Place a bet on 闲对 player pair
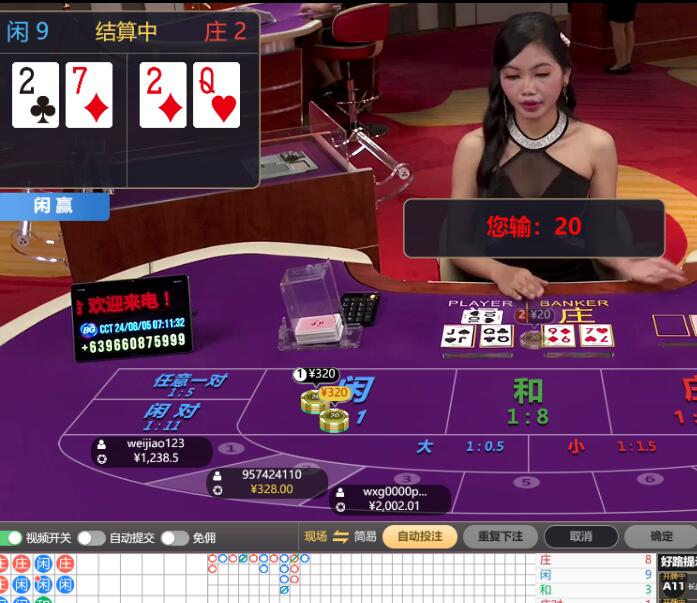The image size is (697, 603). pos(172,416)
